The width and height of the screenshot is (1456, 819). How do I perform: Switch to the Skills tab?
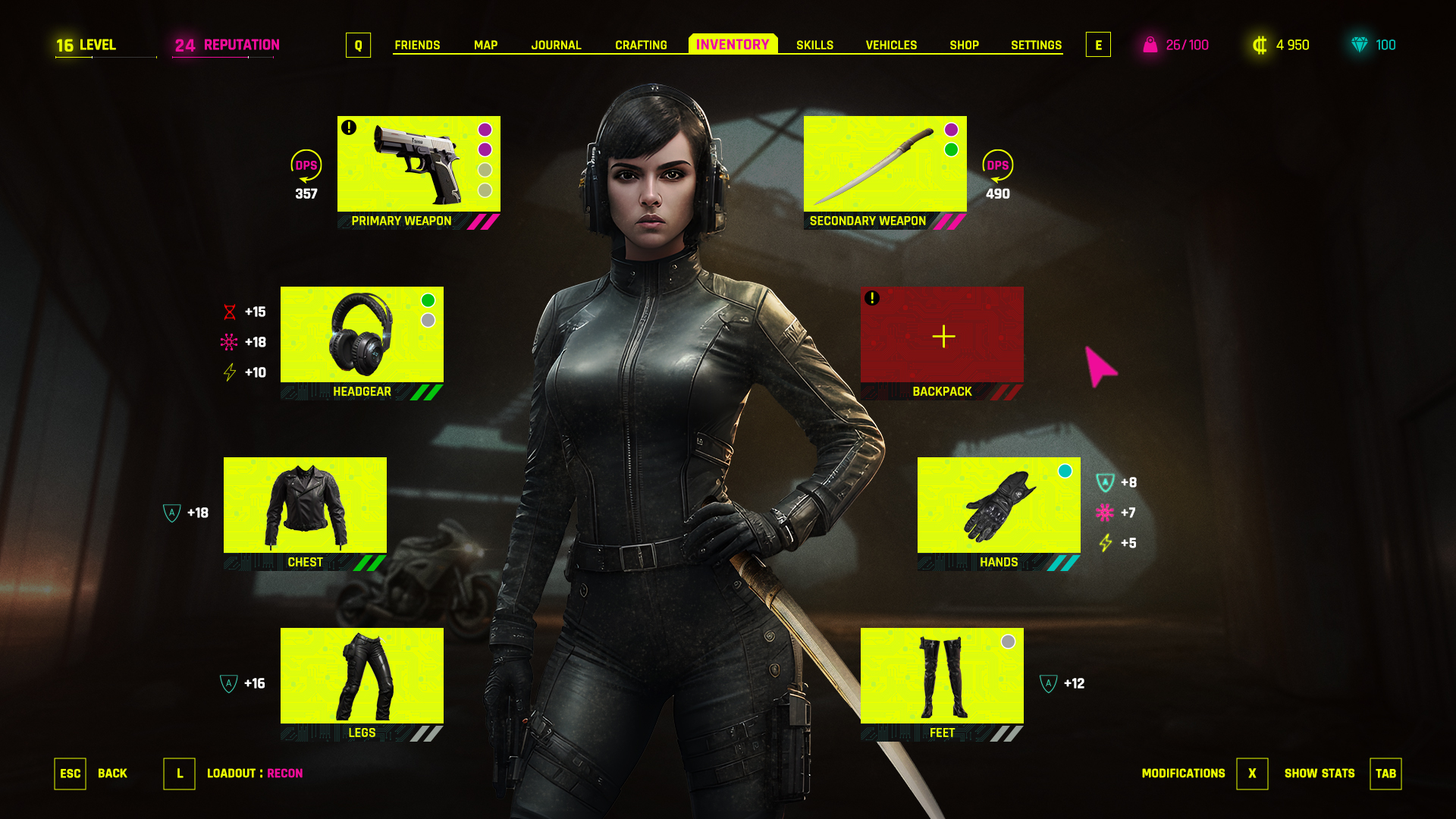814,45
